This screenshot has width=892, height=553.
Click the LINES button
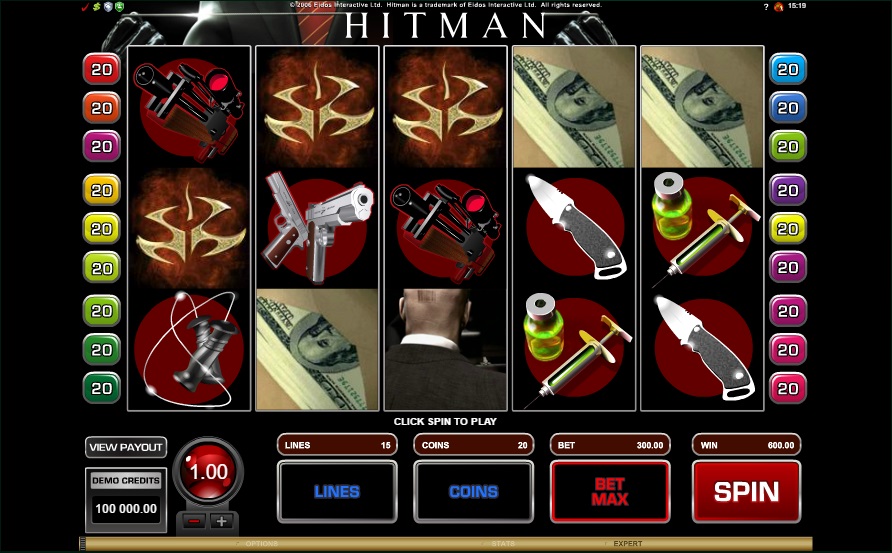click(336, 491)
